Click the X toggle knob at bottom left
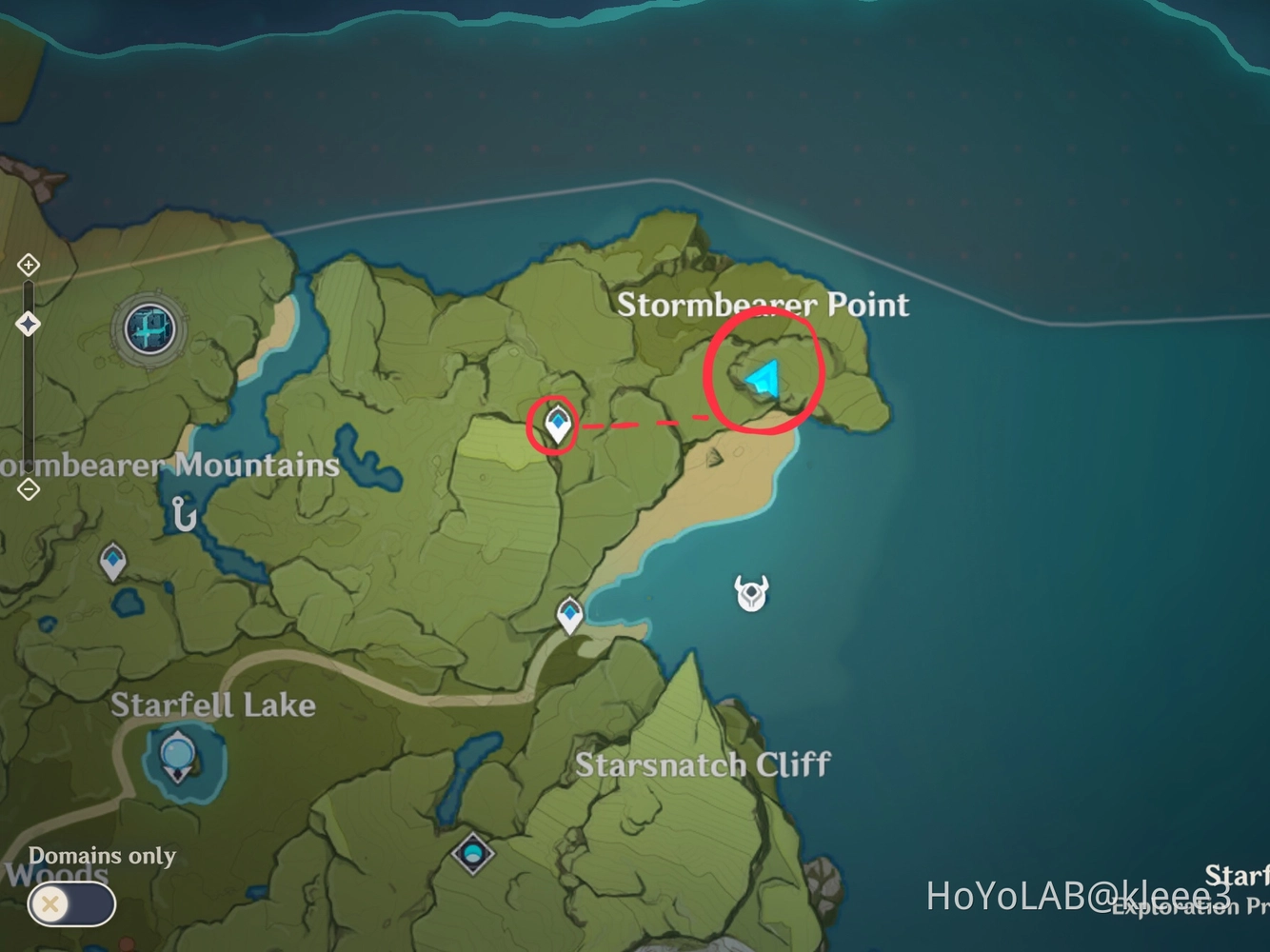This screenshot has width=1270, height=952. point(50,904)
